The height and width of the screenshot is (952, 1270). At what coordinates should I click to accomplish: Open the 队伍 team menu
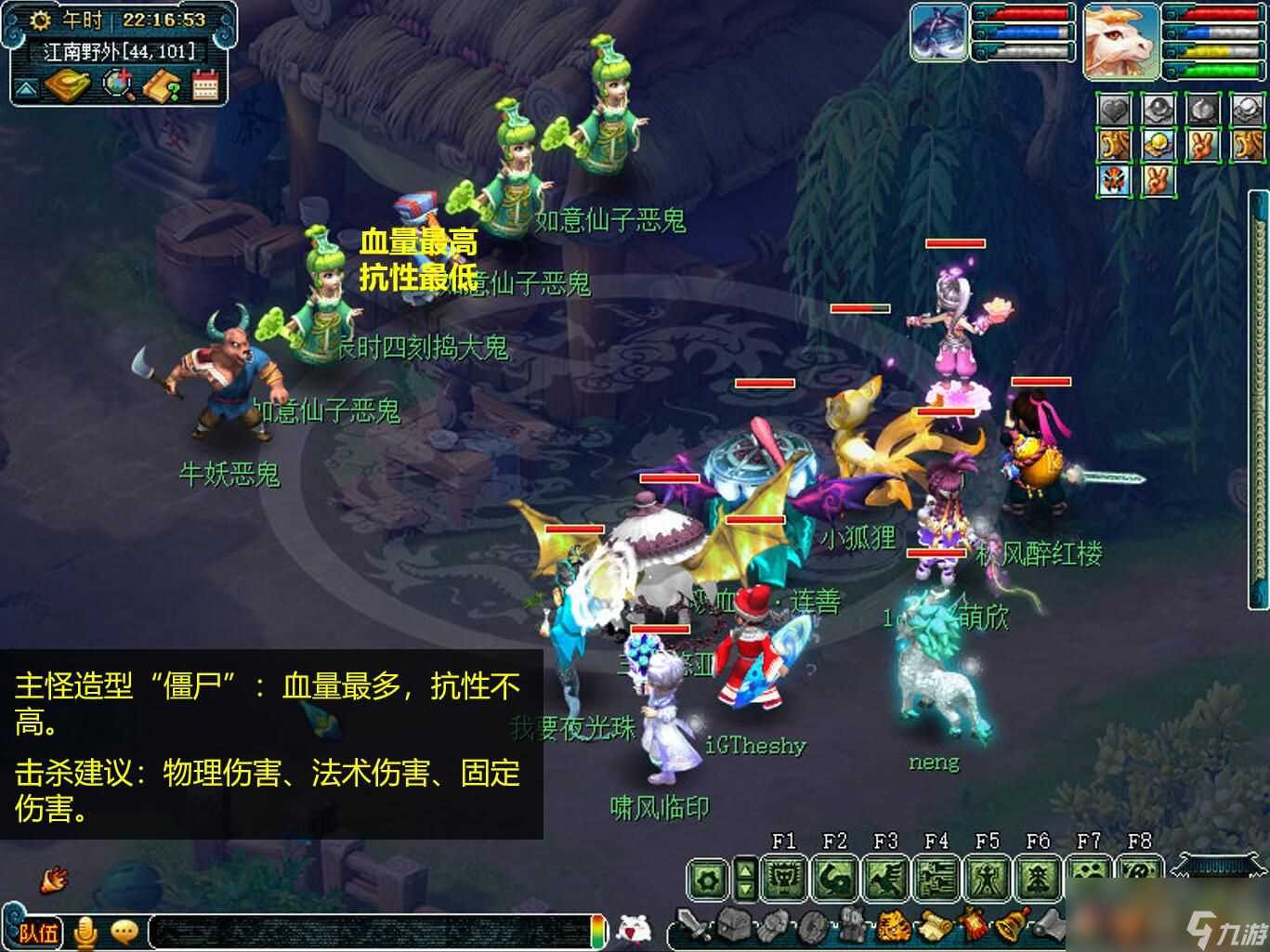click(39, 934)
